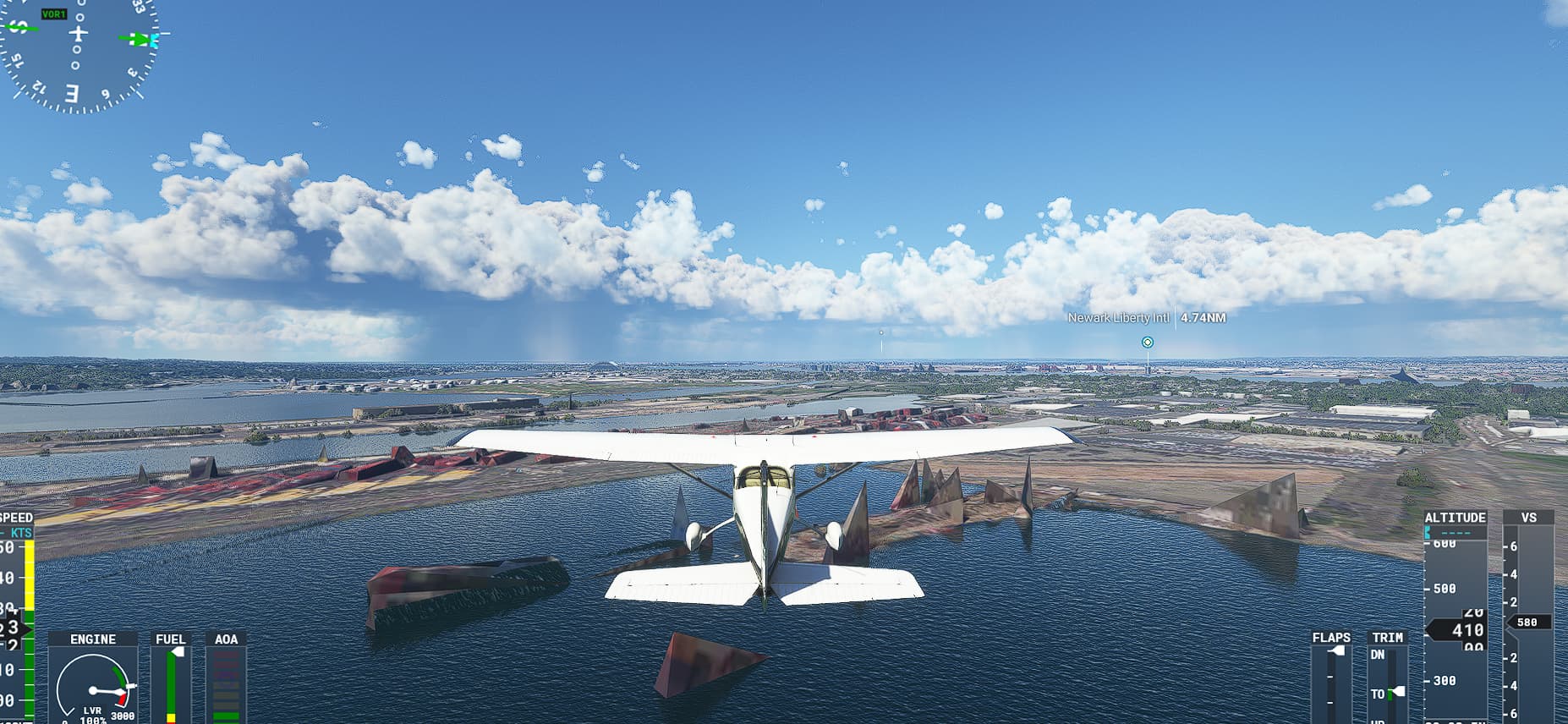Select the VOR1 navigation label

point(54,14)
